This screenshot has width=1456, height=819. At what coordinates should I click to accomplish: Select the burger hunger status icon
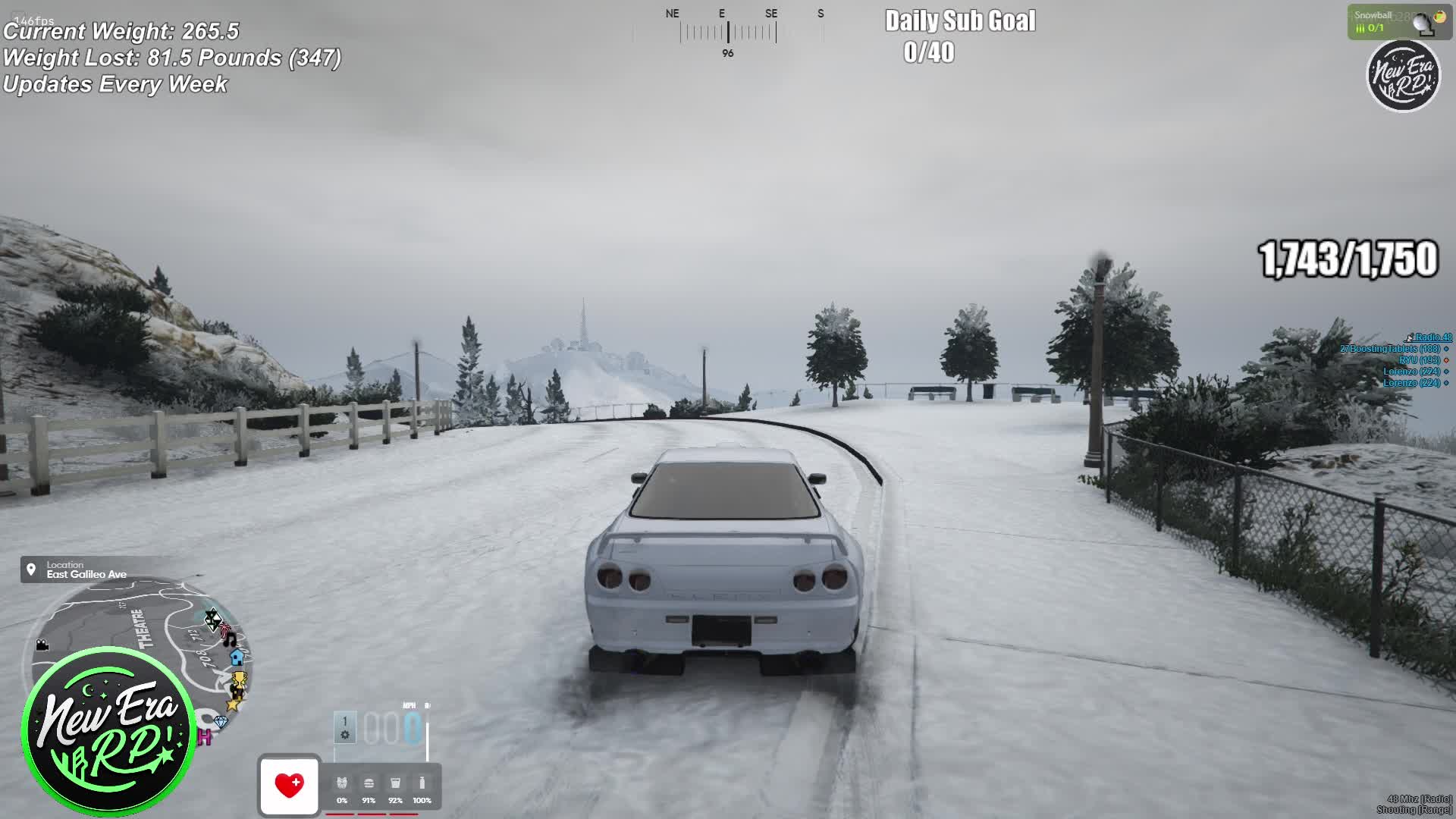coord(369,783)
